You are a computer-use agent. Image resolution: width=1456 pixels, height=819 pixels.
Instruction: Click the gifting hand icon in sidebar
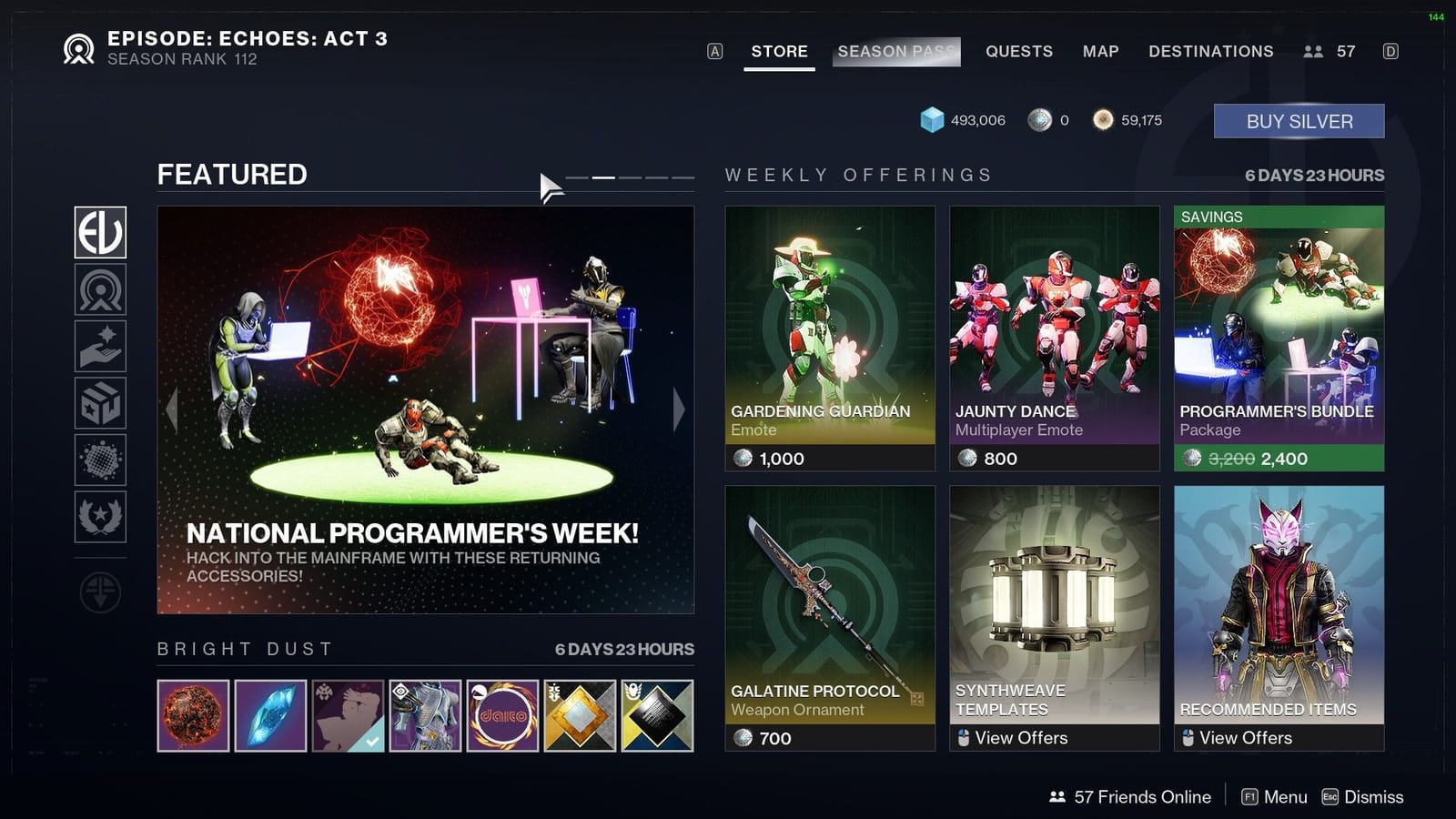(100, 345)
